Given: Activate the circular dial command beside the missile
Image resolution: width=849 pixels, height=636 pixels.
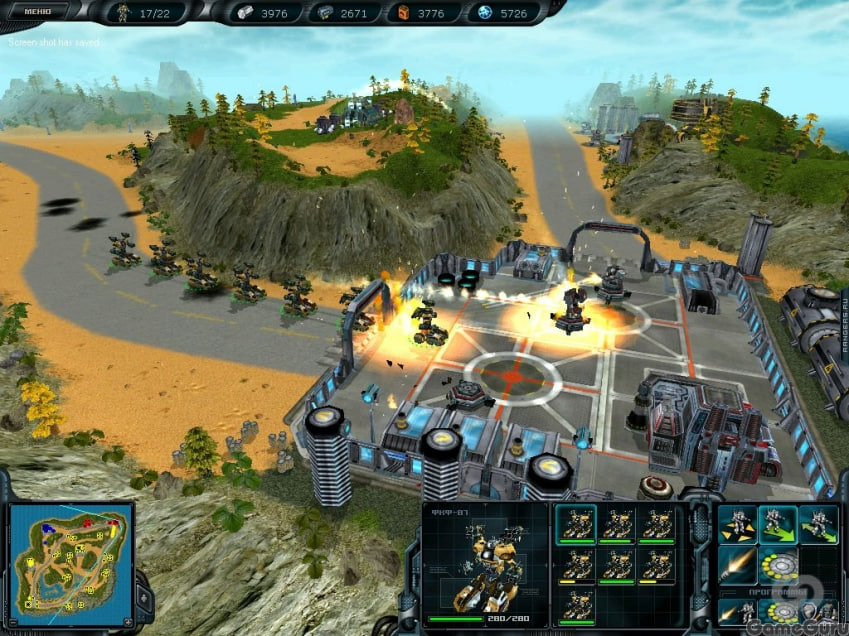Looking at the screenshot, I should [777, 564].
